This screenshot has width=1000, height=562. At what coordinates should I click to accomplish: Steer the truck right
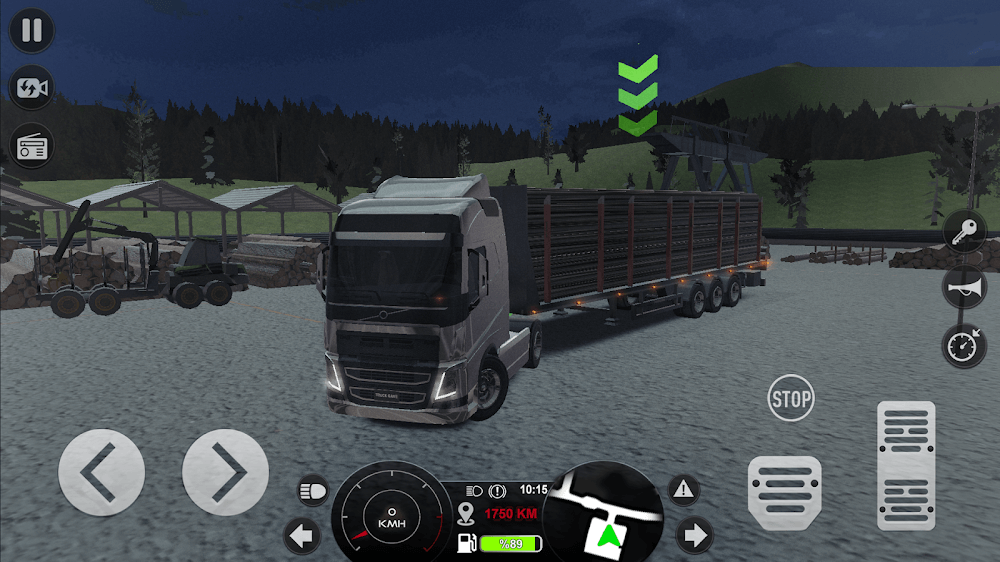(x=225, y=473)
